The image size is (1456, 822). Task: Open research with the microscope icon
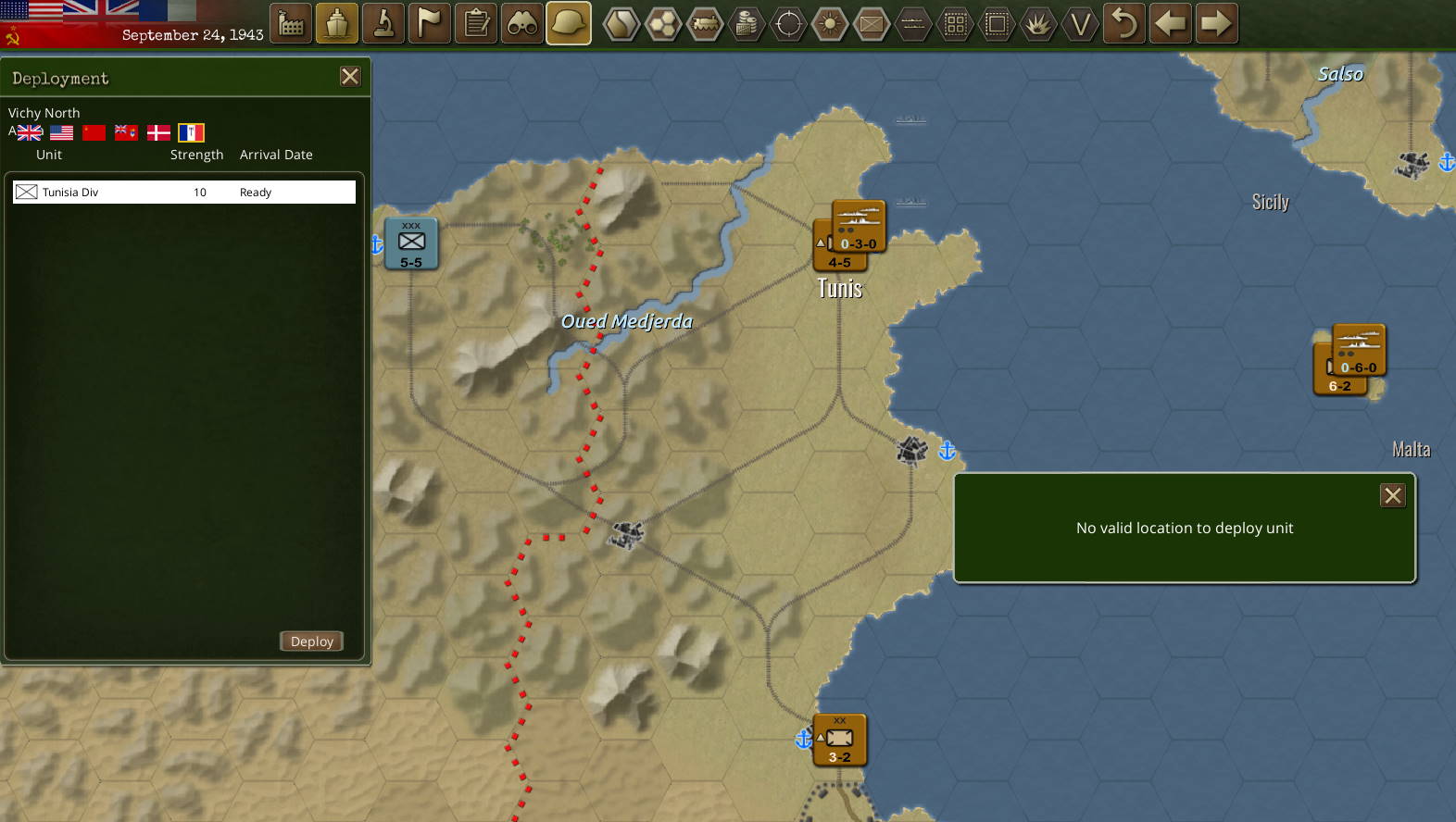click(x=383, y=23)
